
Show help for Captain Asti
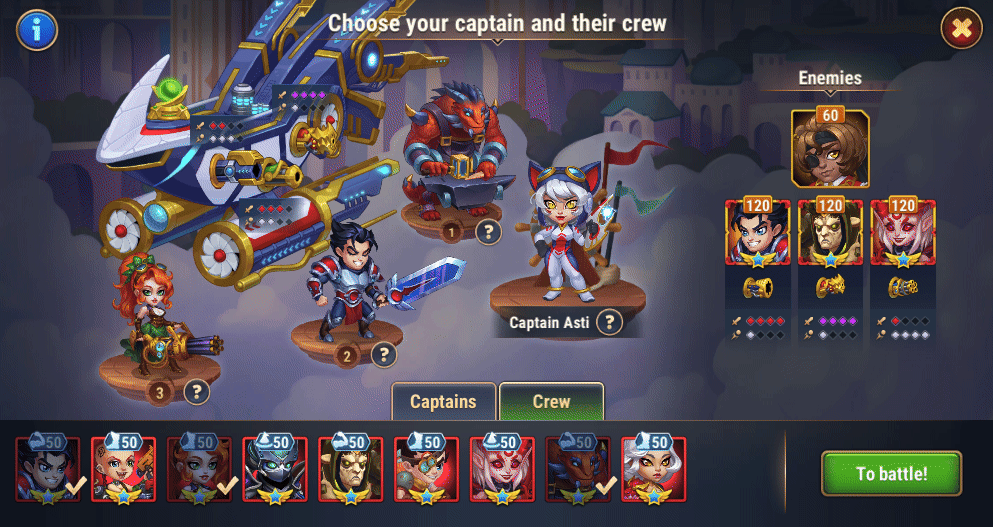pyautogui.click(x=609, y=322)
